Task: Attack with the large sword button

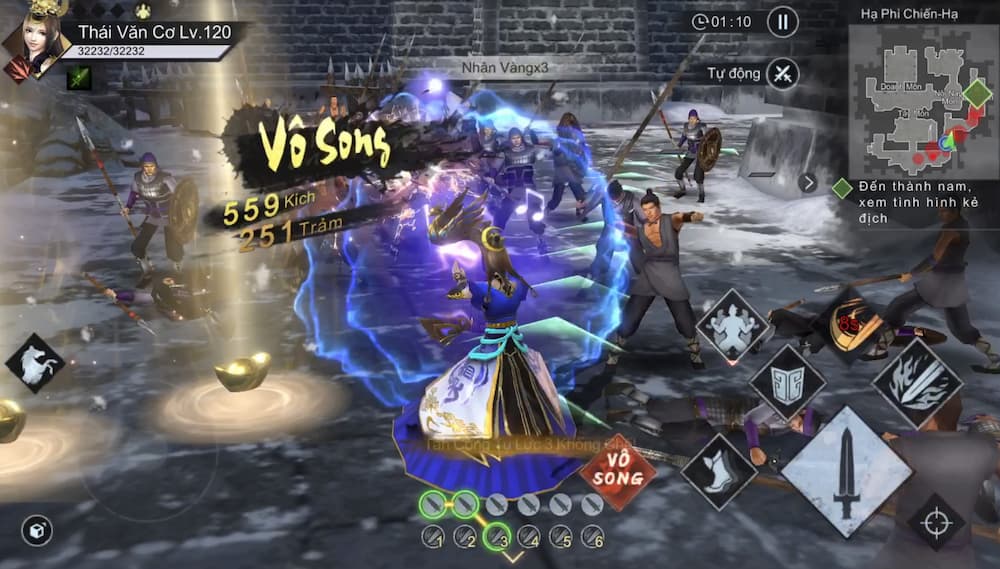Action: point(846,471)
